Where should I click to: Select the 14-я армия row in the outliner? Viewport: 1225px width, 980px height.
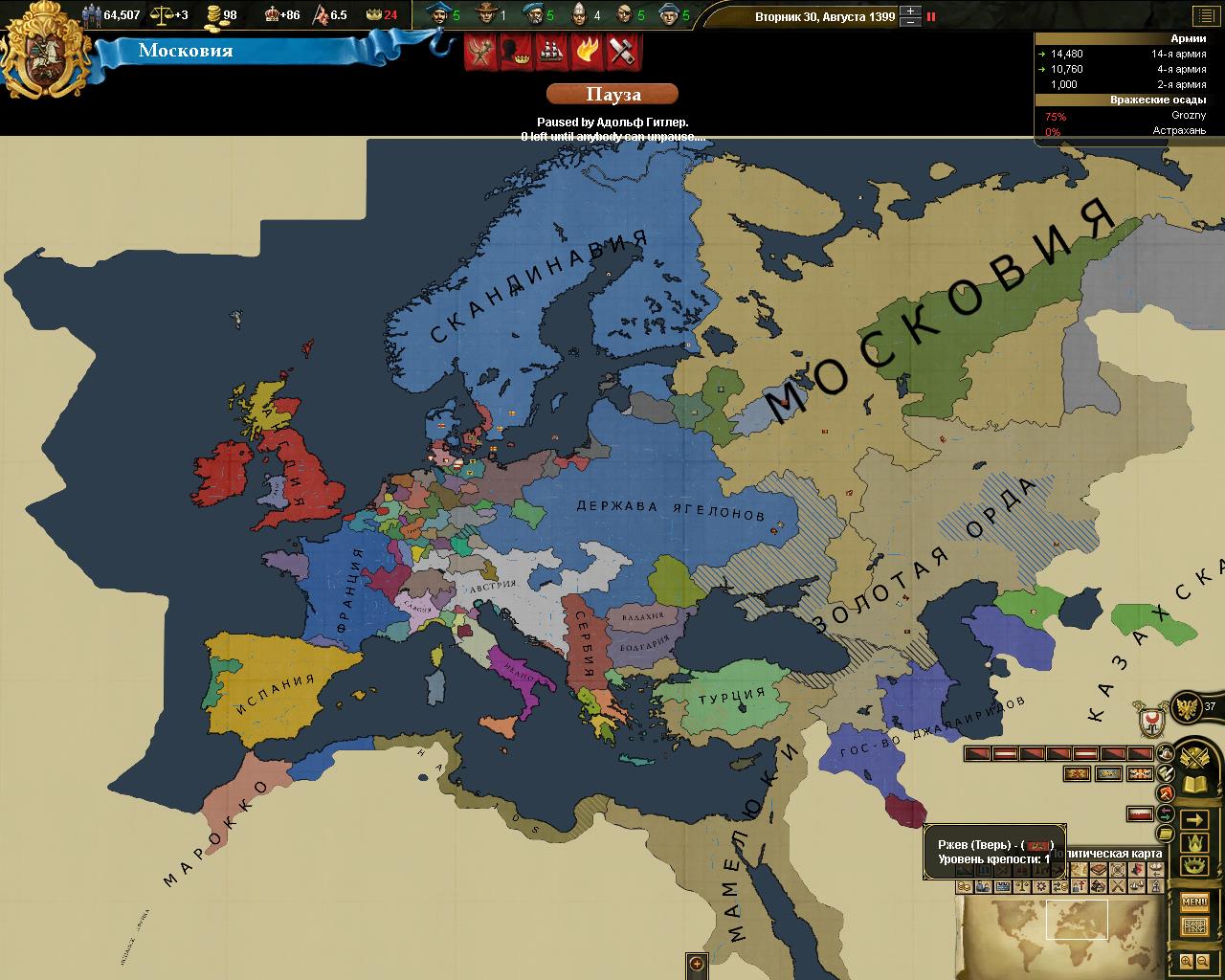1129,54
